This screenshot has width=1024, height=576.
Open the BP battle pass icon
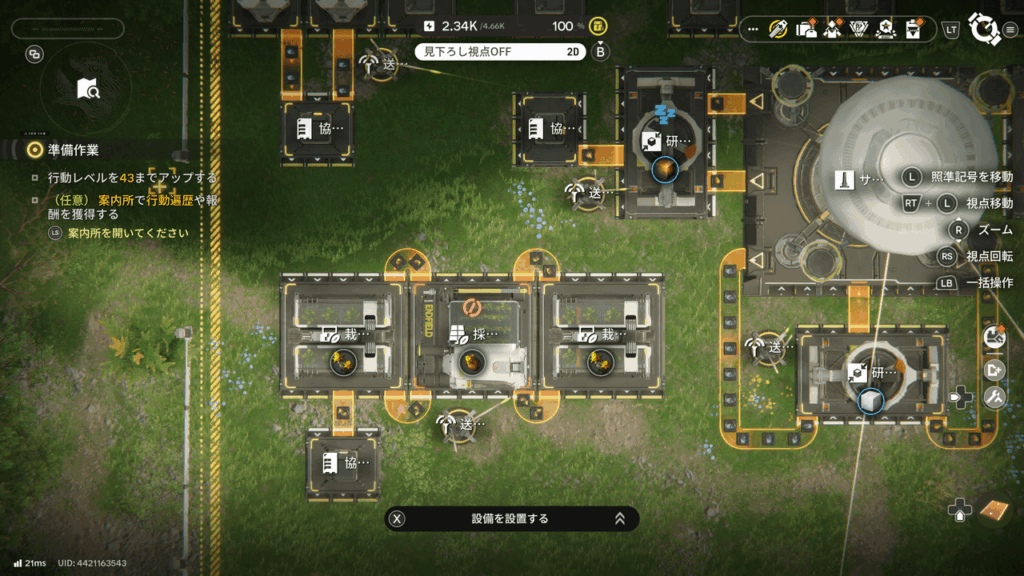click(x=858, y=29)
